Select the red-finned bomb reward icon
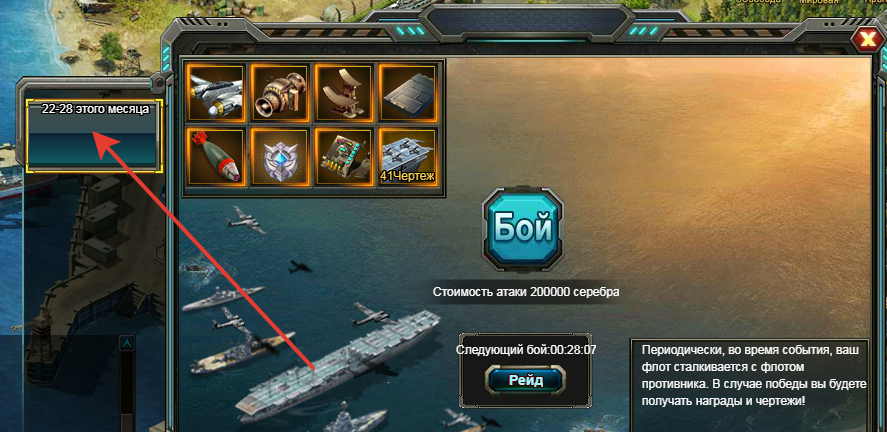 point(216,157)
